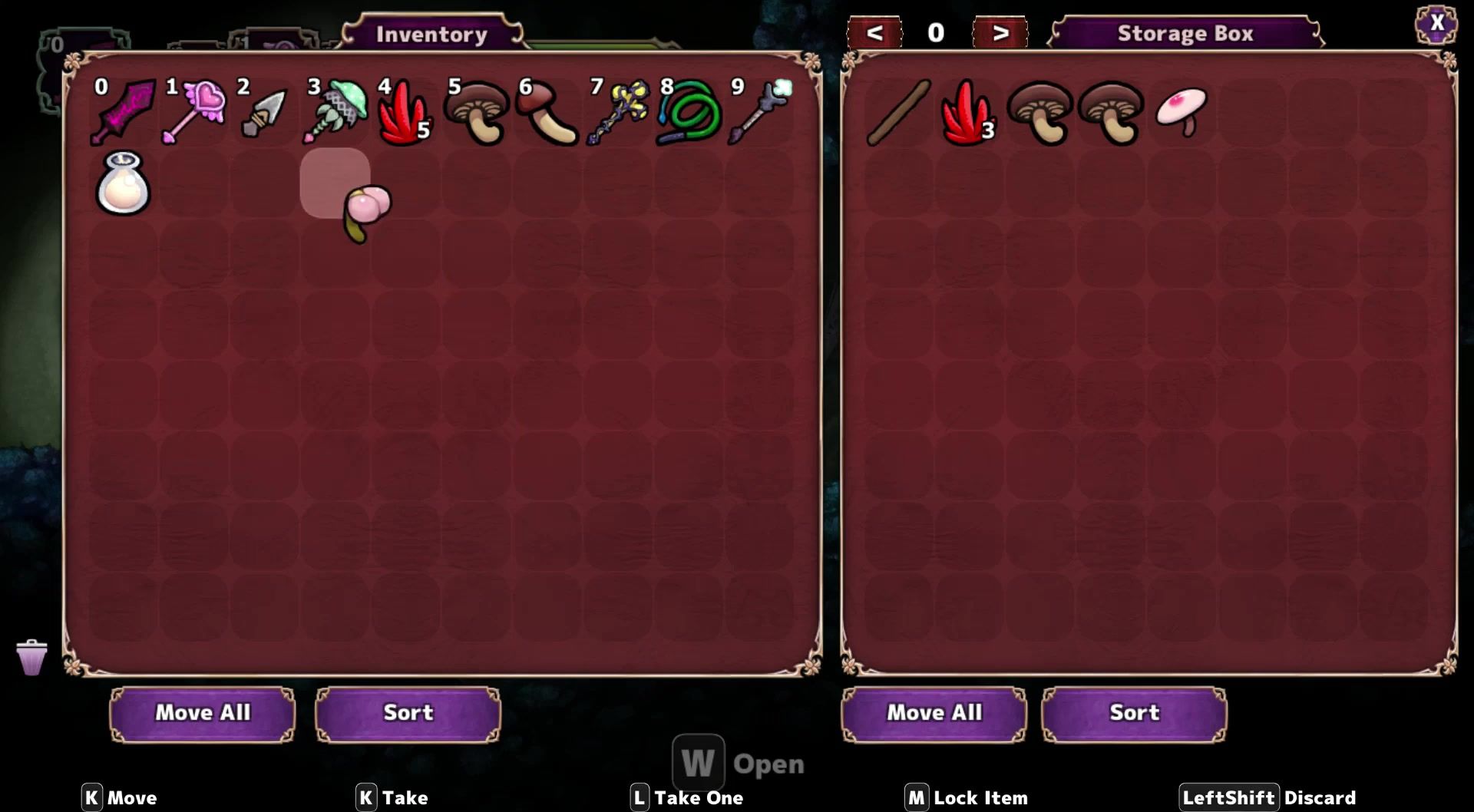This screenshot has height=812, width=1474.
Task: Pick the yellow-flowered staff in slot 7
Action: tap(618, 114)
